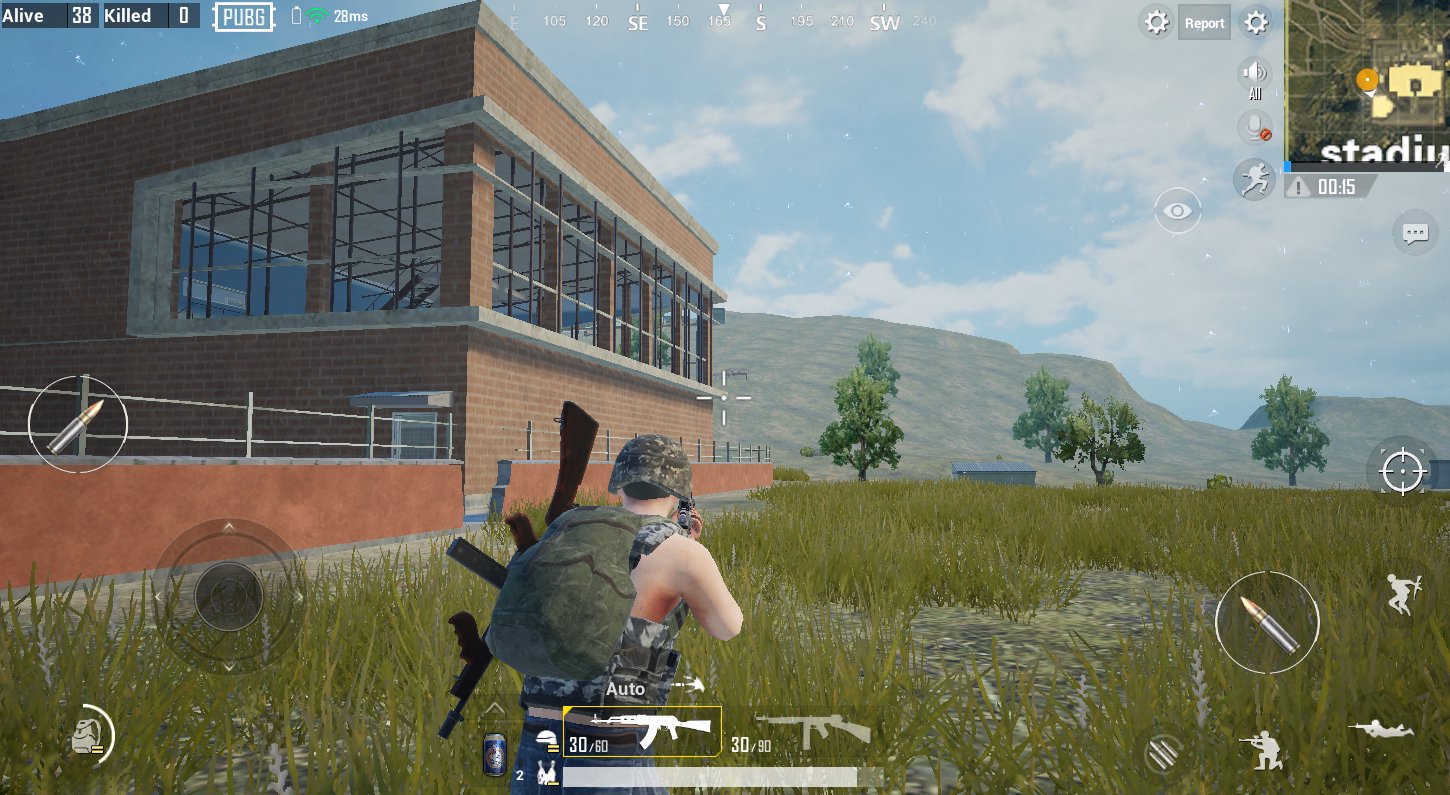Aim down sights with the scope icon
Screen dimensions: 1450x795
point(1405,472)
